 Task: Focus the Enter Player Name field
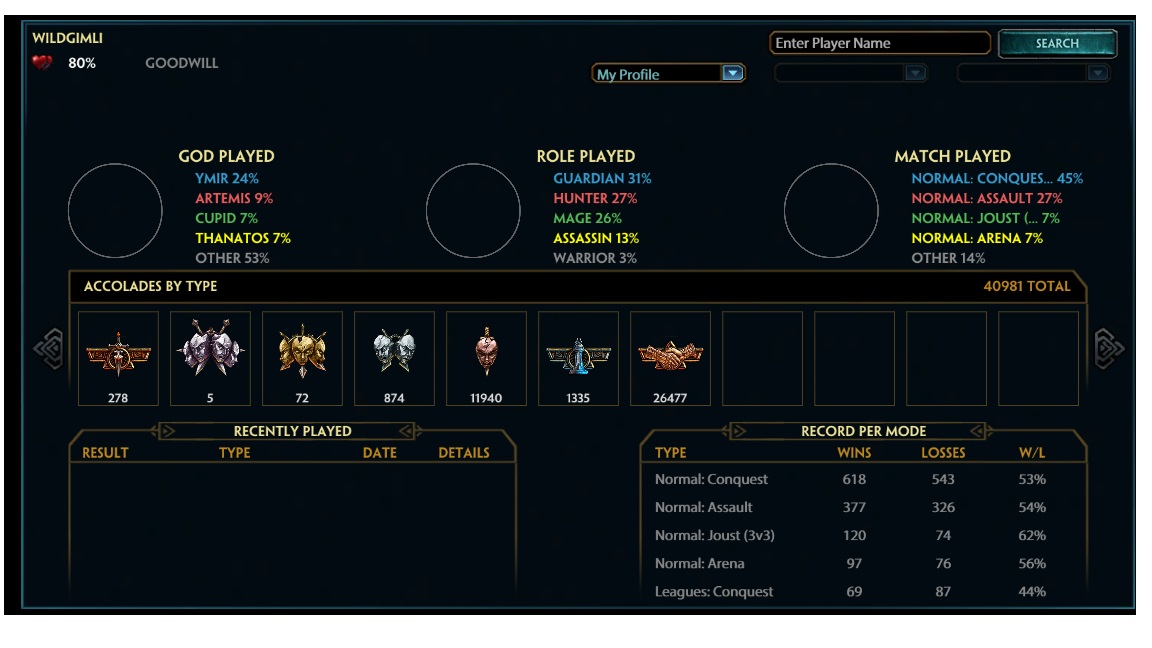point(880,44)
